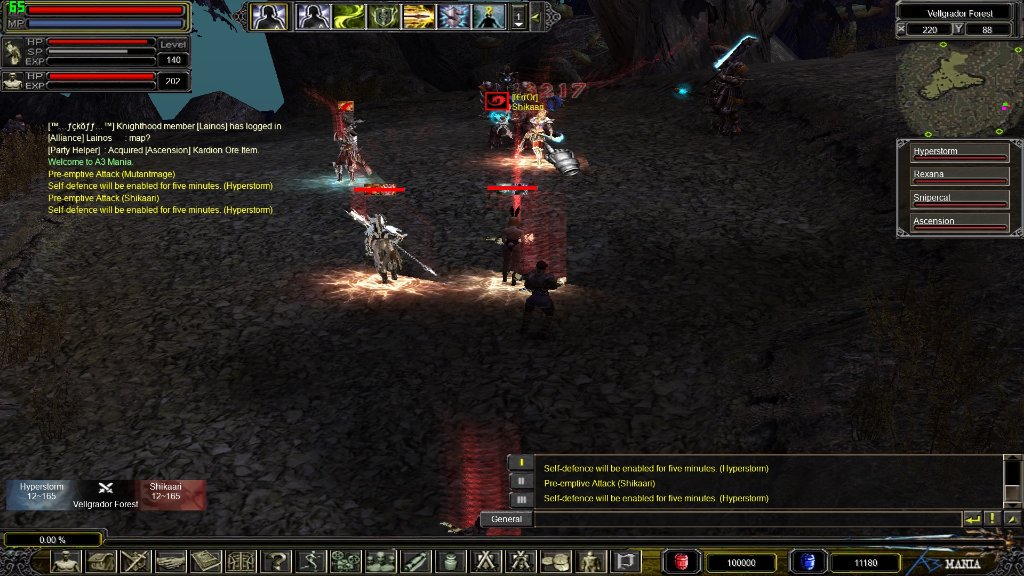This screenshot has height=576, width=1024.
Task: Use the red HP potion slot
Action: (683, 562)
